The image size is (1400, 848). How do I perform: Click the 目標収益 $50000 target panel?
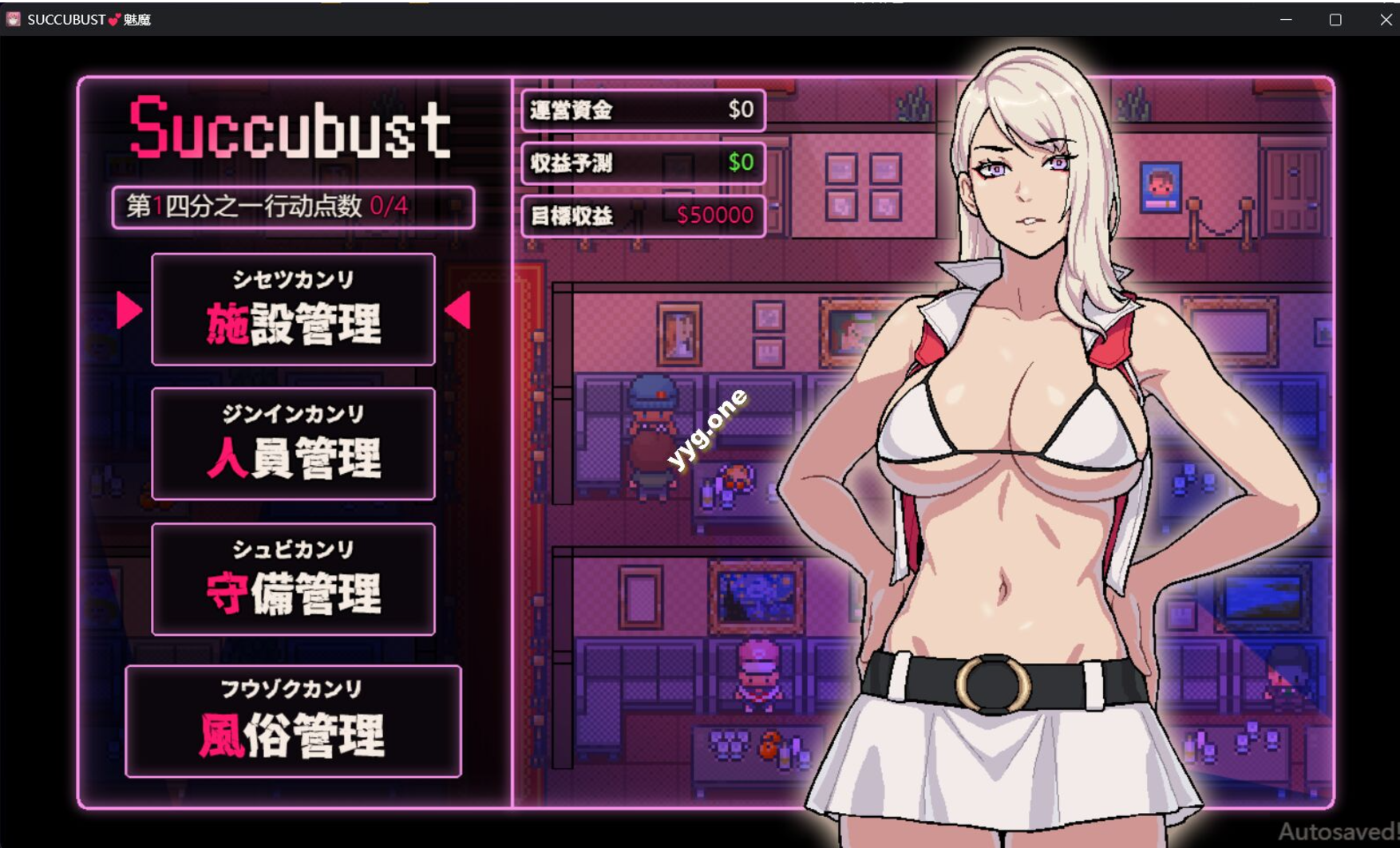(x=643, y=215)
